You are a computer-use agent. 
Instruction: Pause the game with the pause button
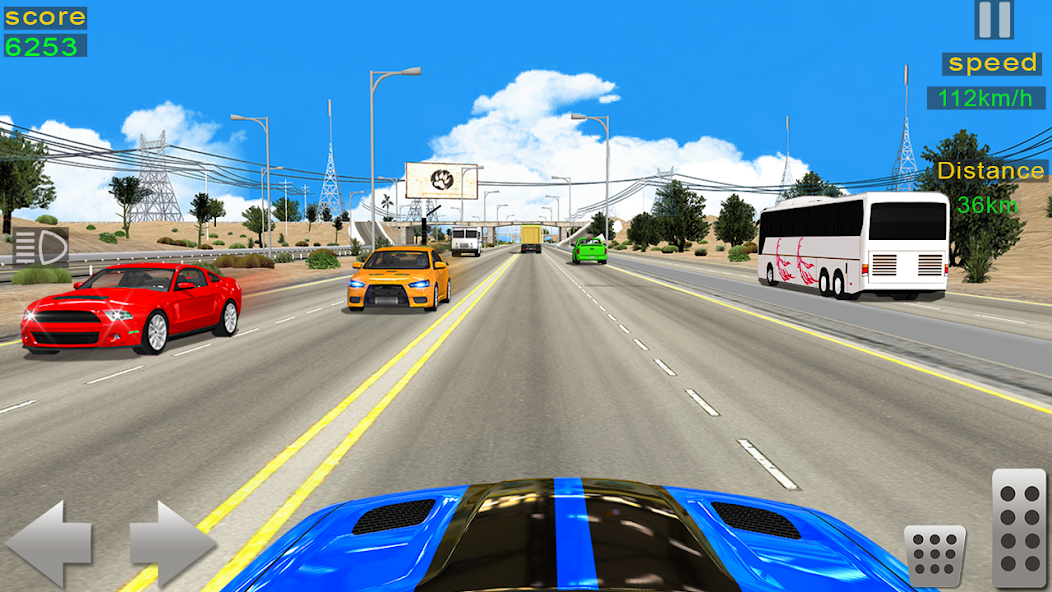point(994,20)
